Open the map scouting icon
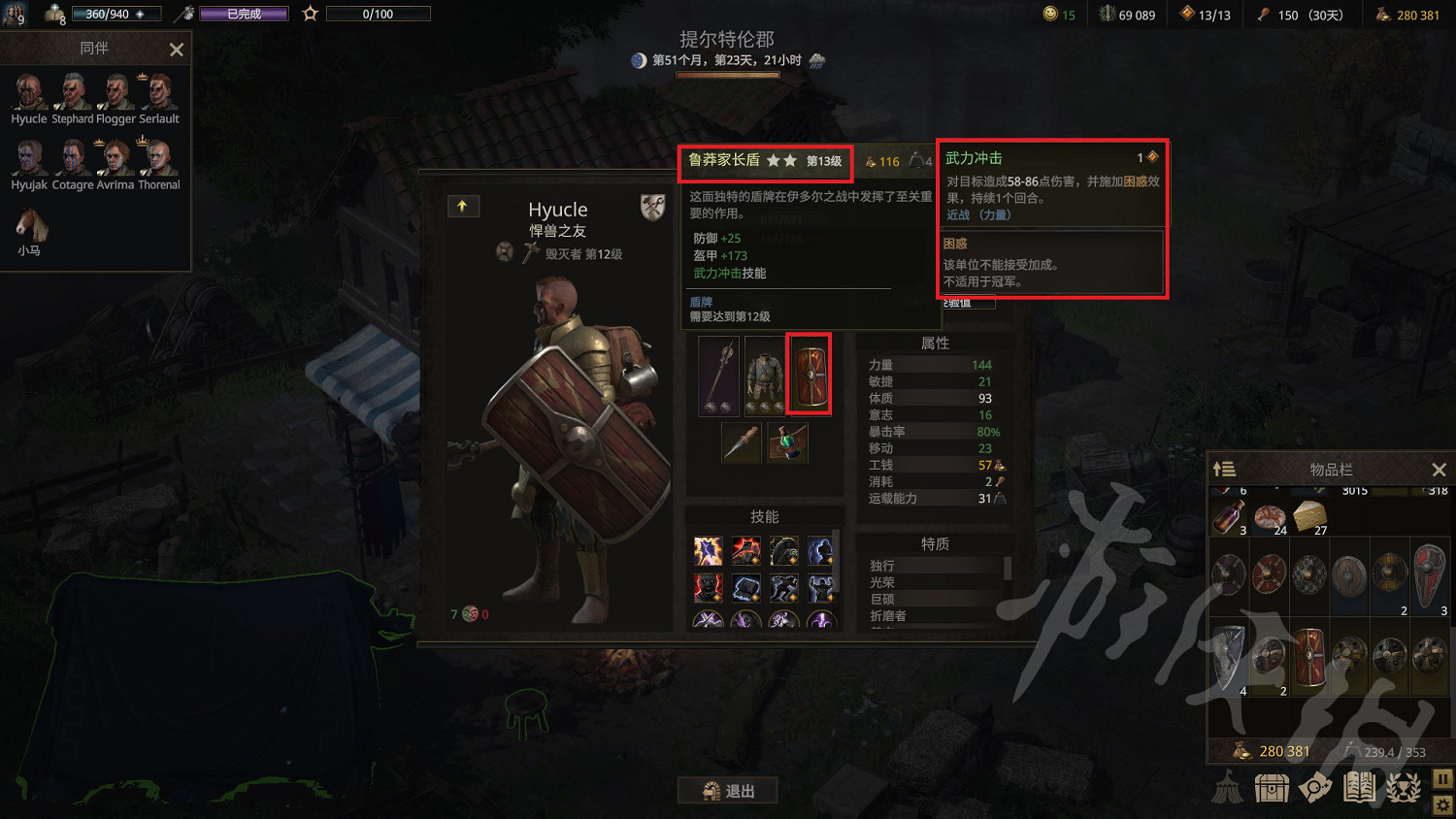Screen dimensions: 1456x819 (x=1315, y=787)
